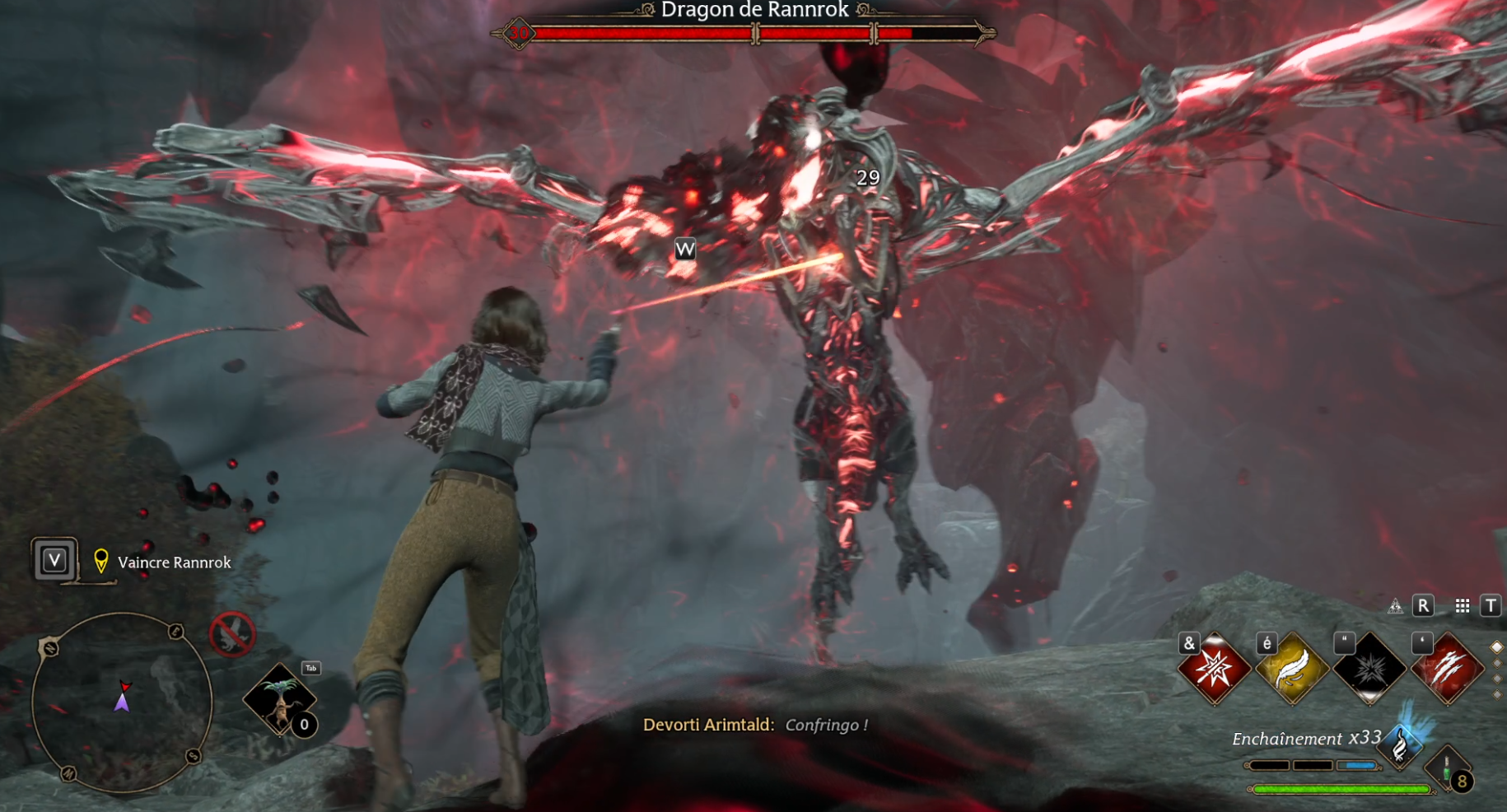This screenshot has height=812, width=1507.
Task: Open the dotted grid spell menu icon
Action: point(1463,606)
